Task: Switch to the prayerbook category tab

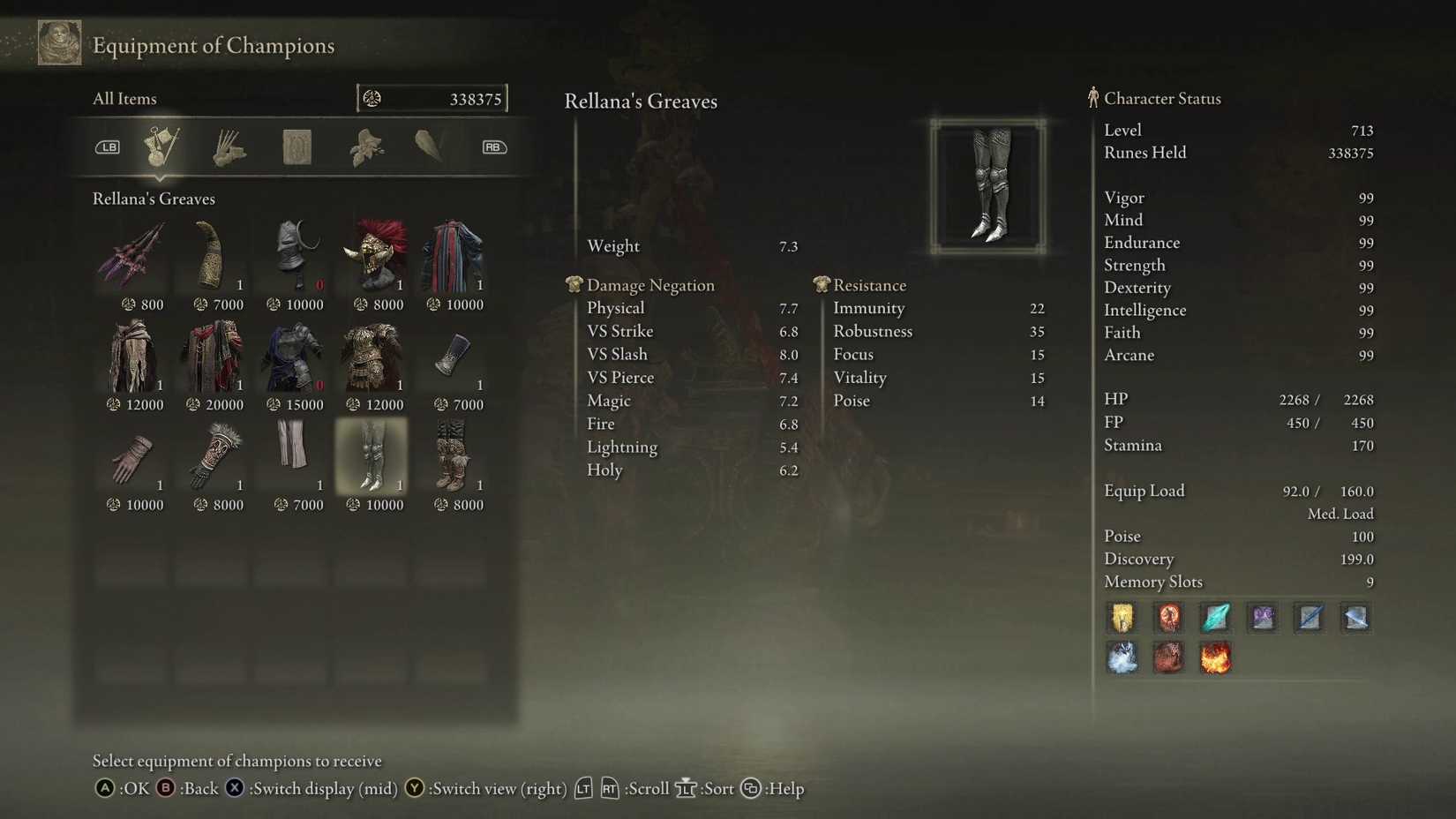Action: (296, 147)
